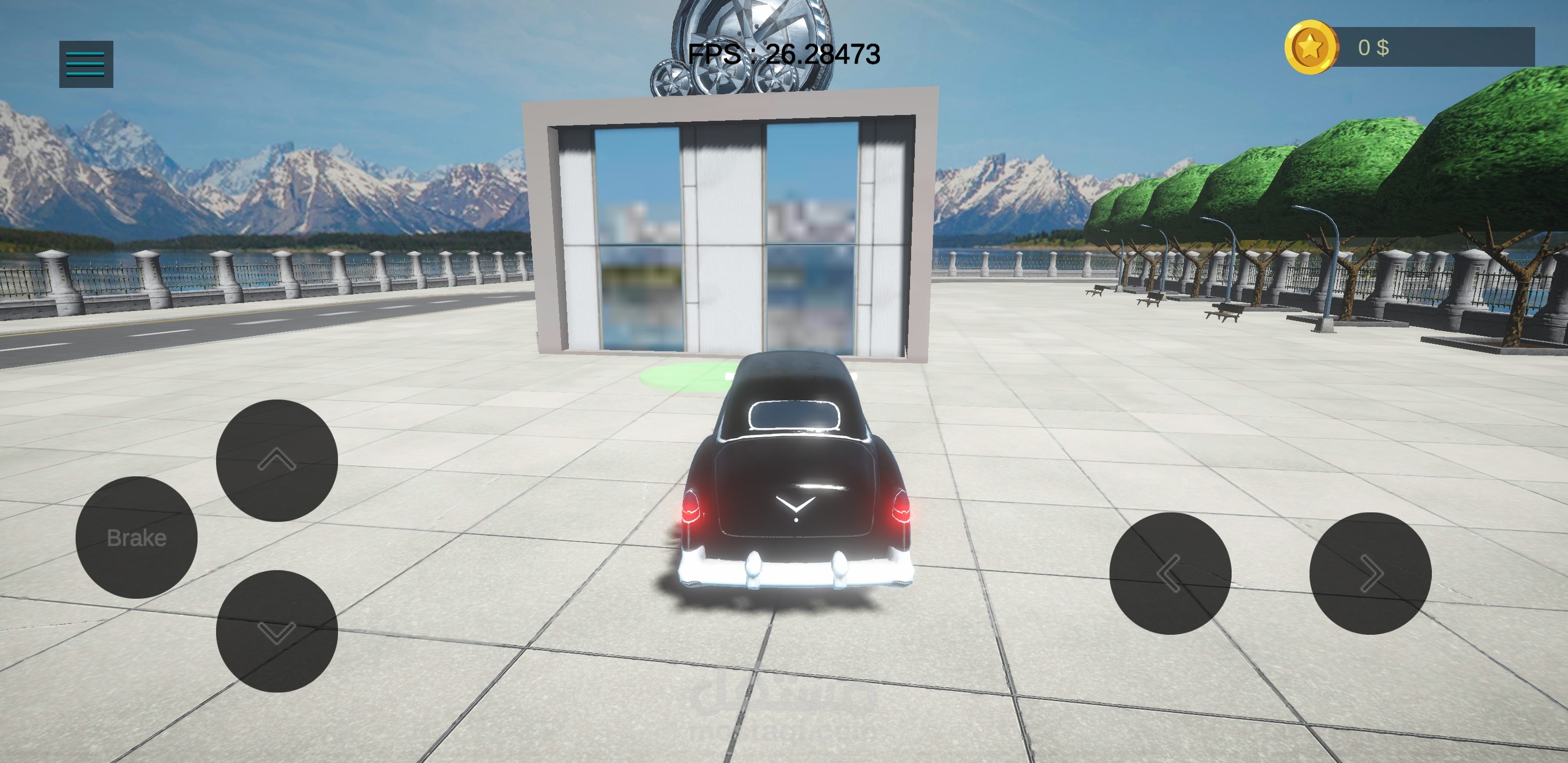The width and height of the screenshot is (1568, 763).
Task: Steer left with the left arrow button
Action: (x=1170, y=573)
